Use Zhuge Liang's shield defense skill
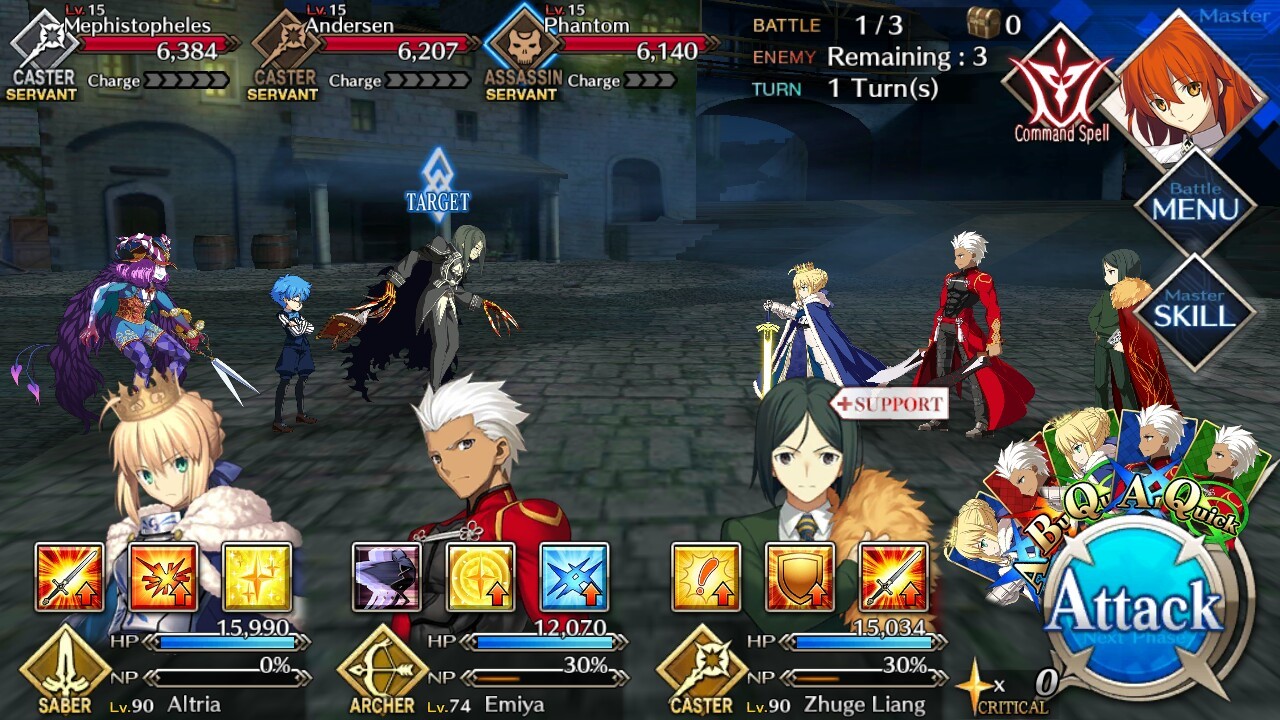1280x720 pixels. (799, 577)
